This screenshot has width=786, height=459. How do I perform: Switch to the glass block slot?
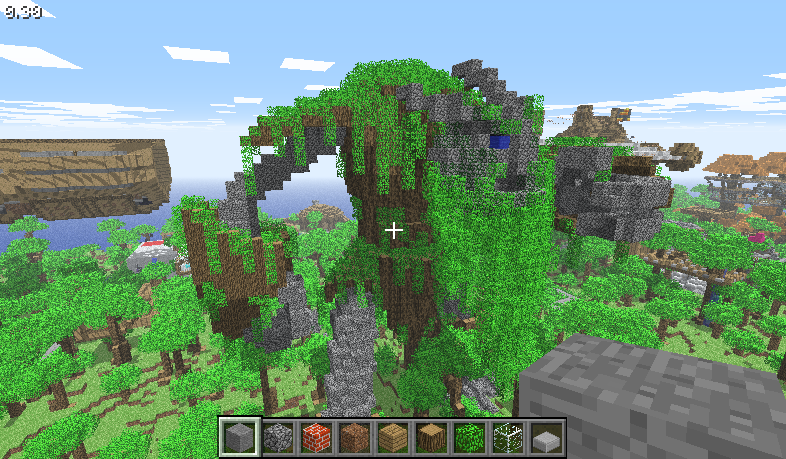tap(507, 437)
